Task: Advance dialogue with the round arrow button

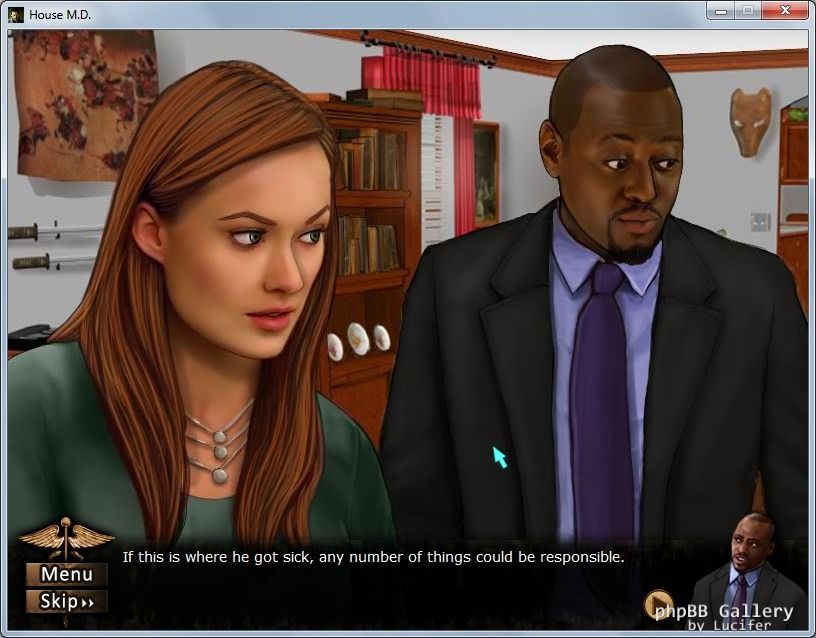Action: (658, 604)
